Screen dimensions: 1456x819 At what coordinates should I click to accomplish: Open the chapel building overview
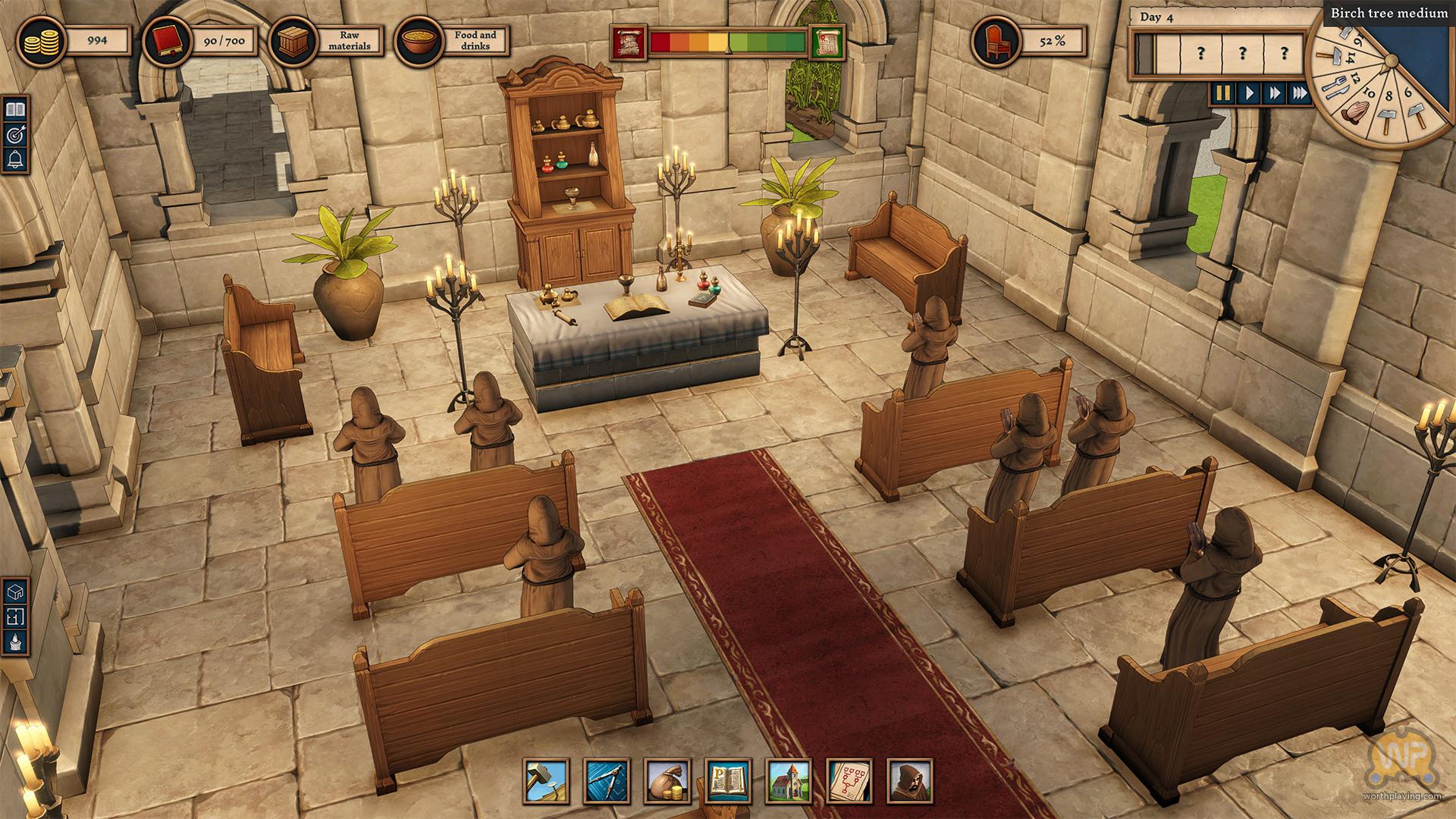coord(789,781)
